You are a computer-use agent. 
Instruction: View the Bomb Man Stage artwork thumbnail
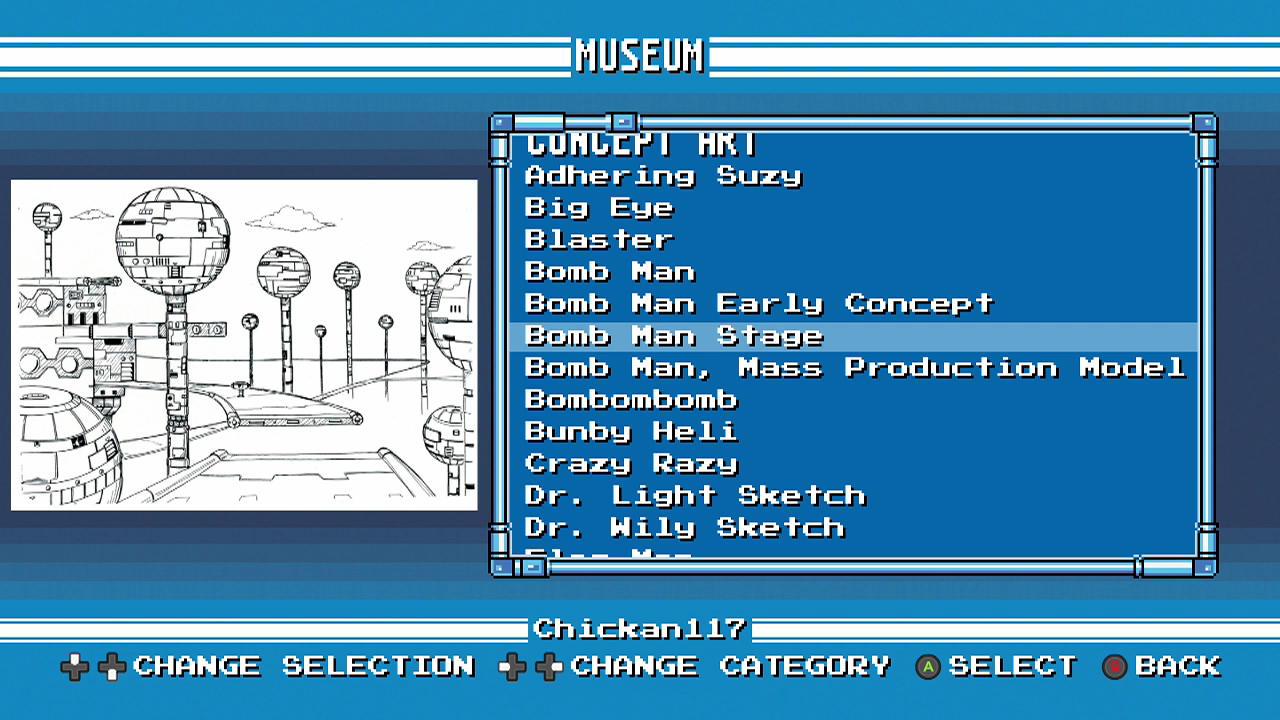click(x=244, y=345)
